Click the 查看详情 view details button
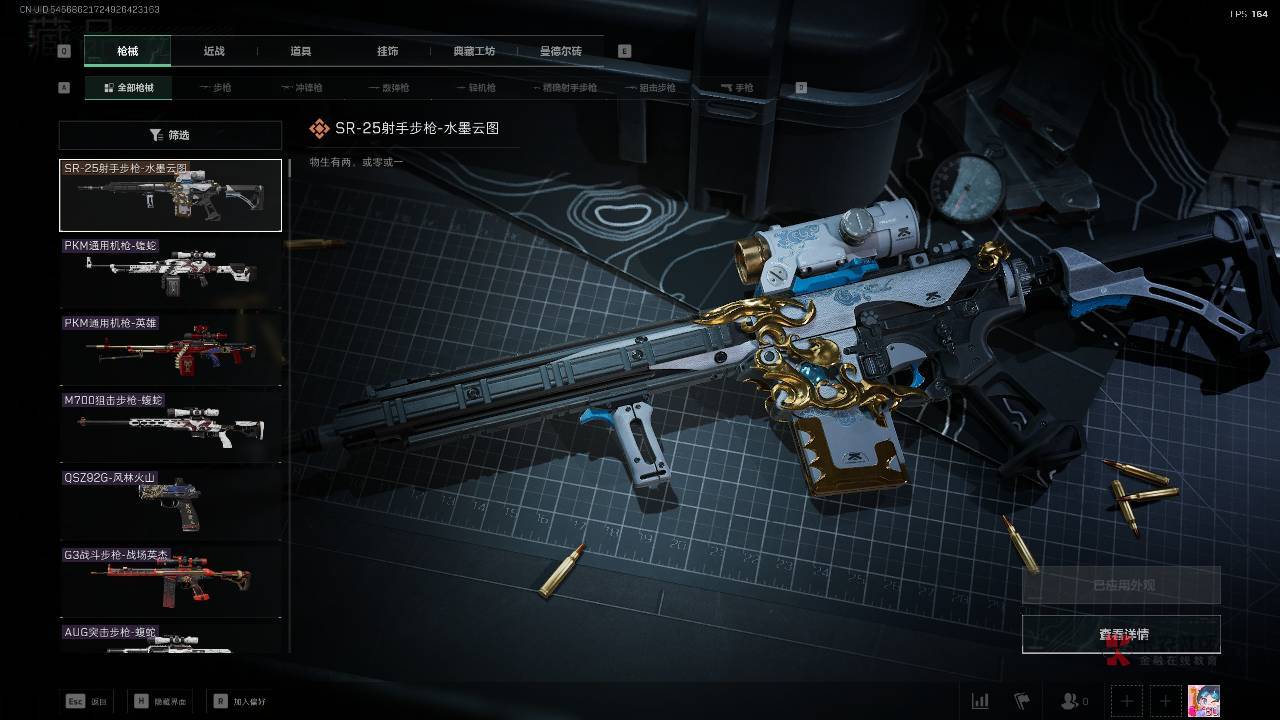The height and width of the screenshot is (720, 1280). pos(1121,634)
